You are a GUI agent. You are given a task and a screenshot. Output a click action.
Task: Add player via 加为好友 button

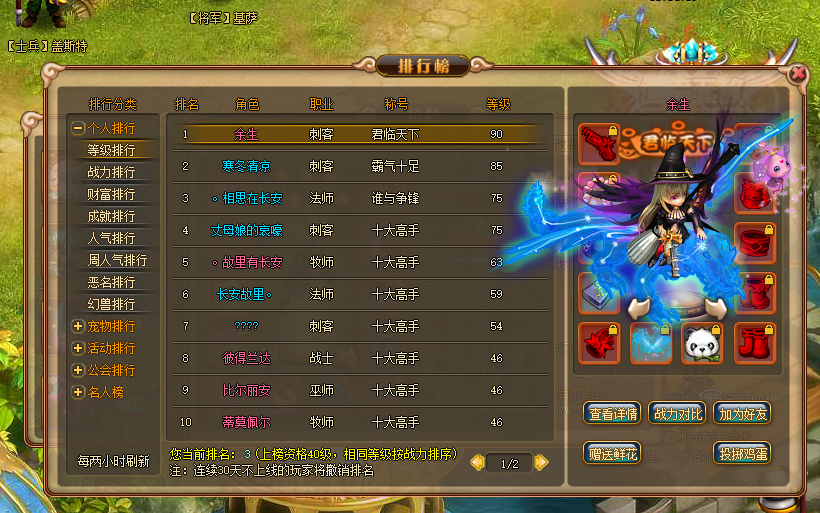point(742,413)
